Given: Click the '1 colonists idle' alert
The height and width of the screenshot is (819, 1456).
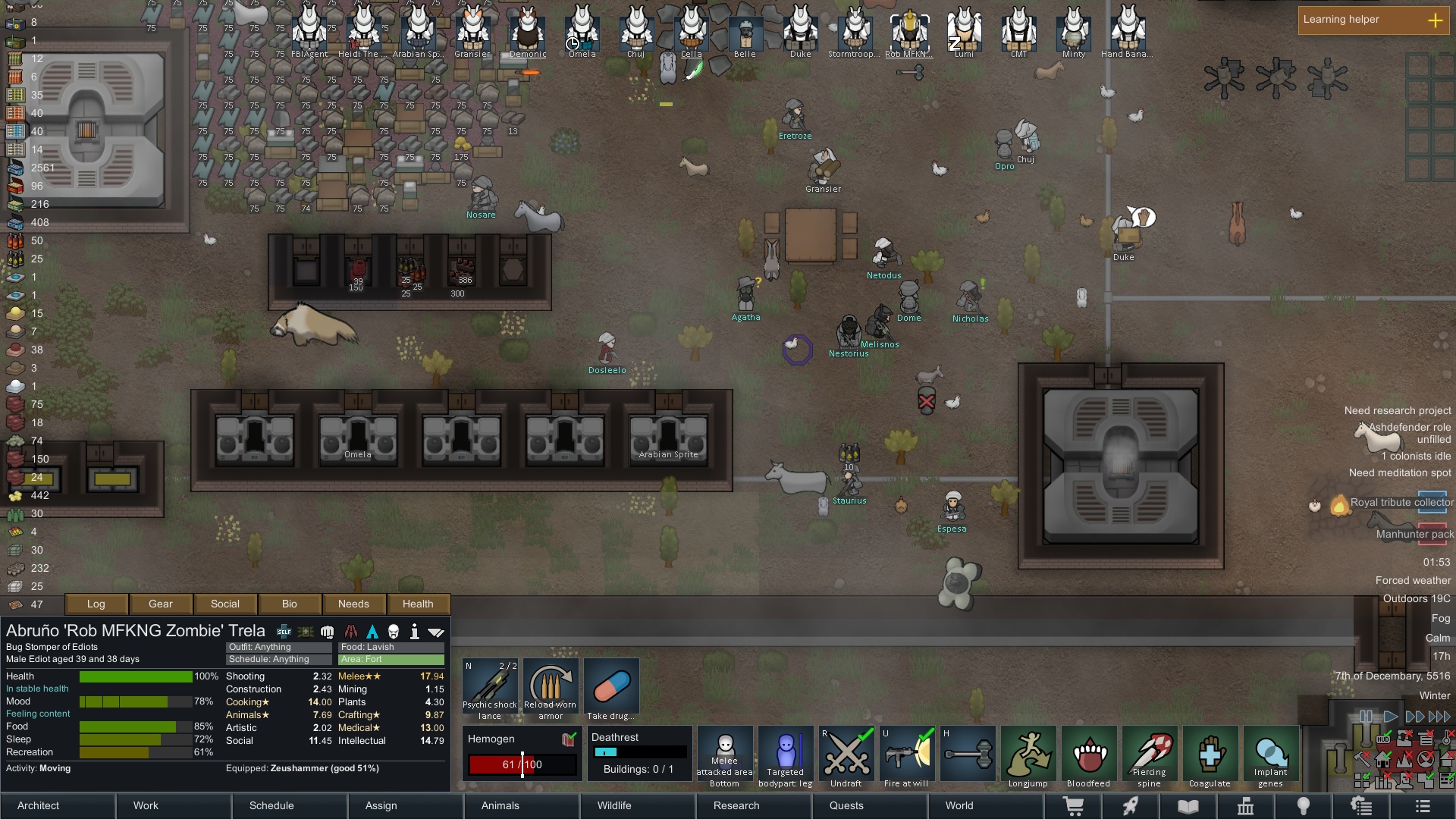Looking at the screenshot, I should click(x=1416, y=456).
